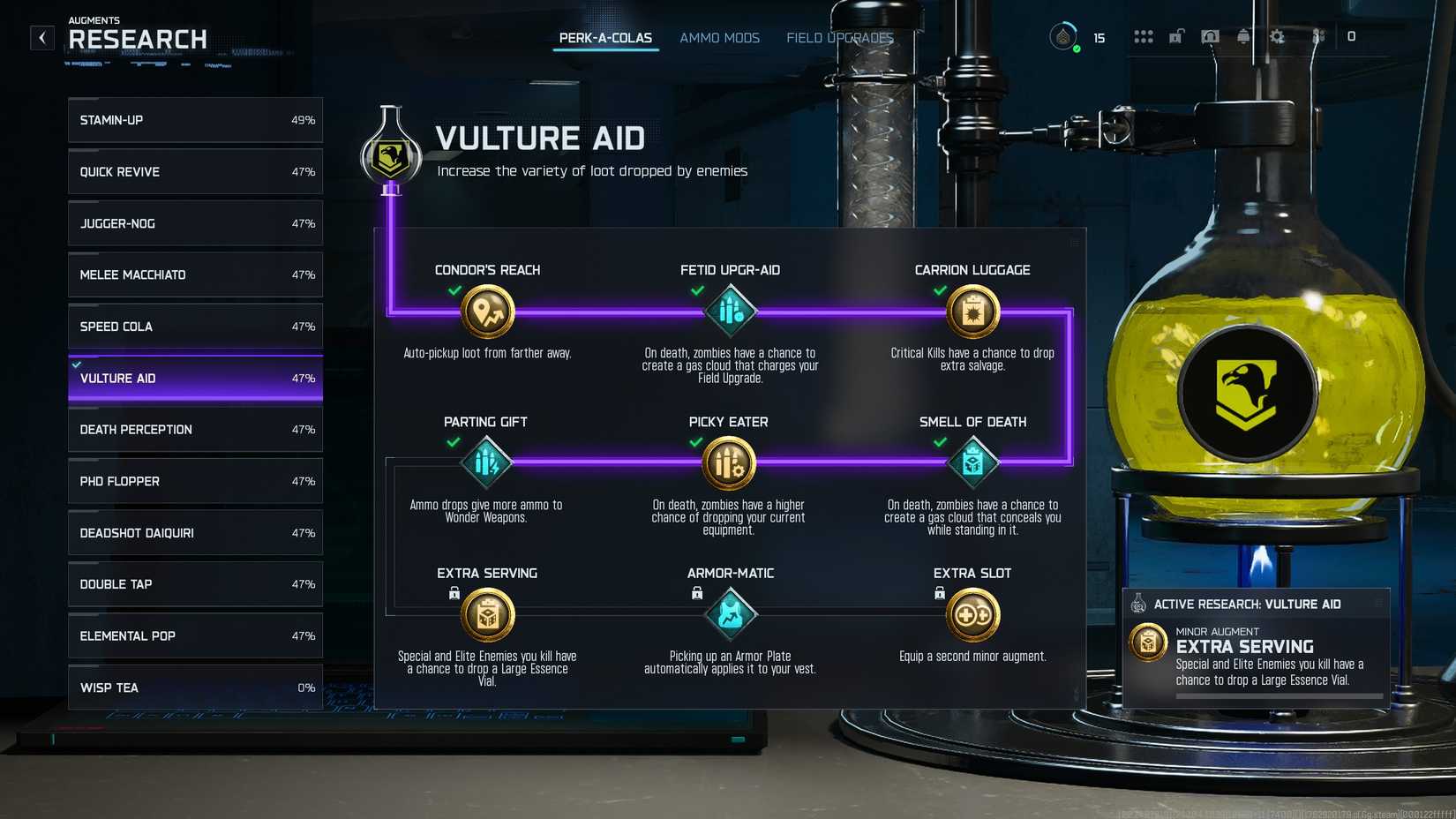
Task: Click the Armor-Matic augment icon
Action: pos(730,614)
